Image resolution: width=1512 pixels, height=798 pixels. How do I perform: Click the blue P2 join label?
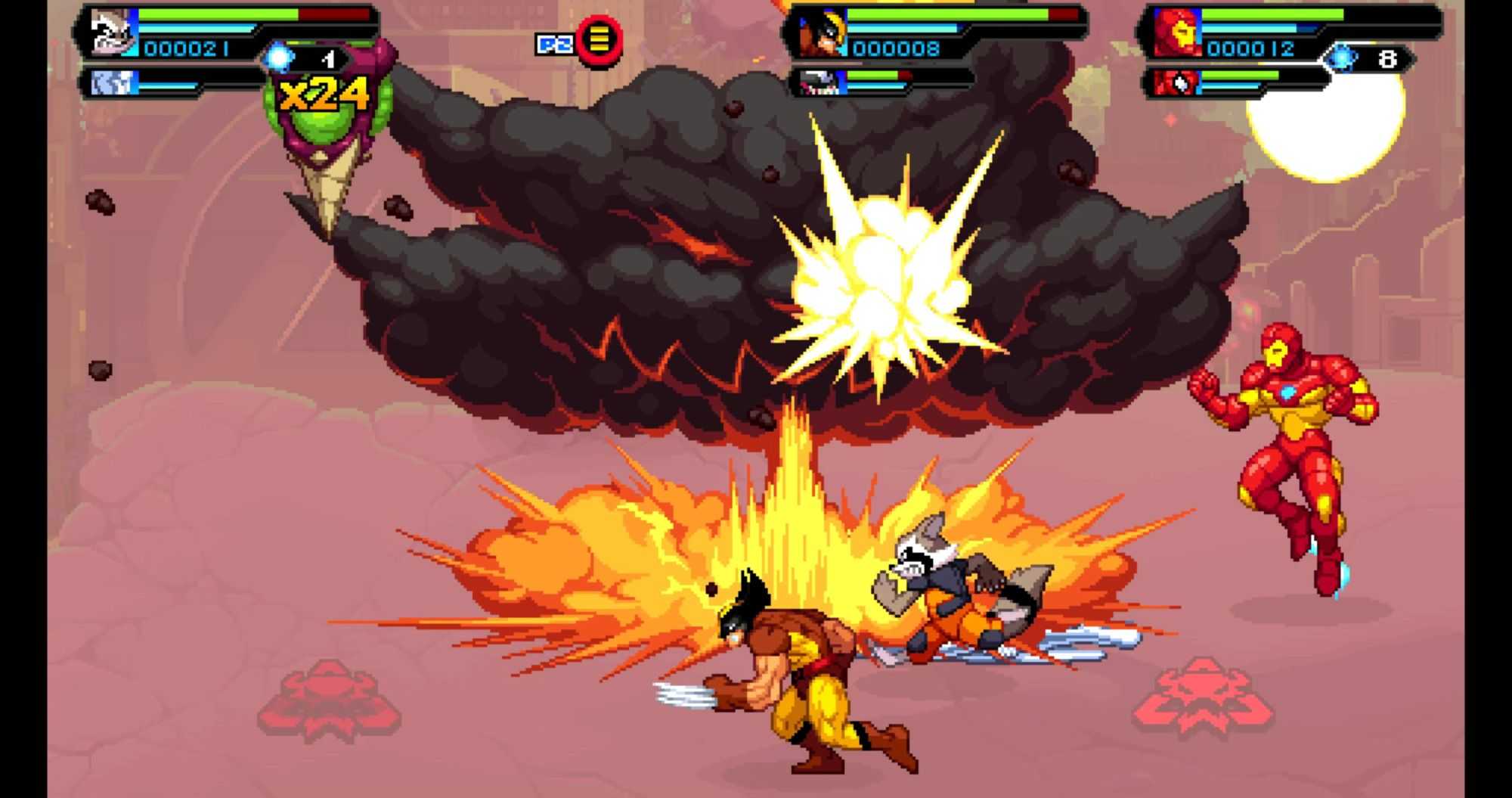click(554, 45)
